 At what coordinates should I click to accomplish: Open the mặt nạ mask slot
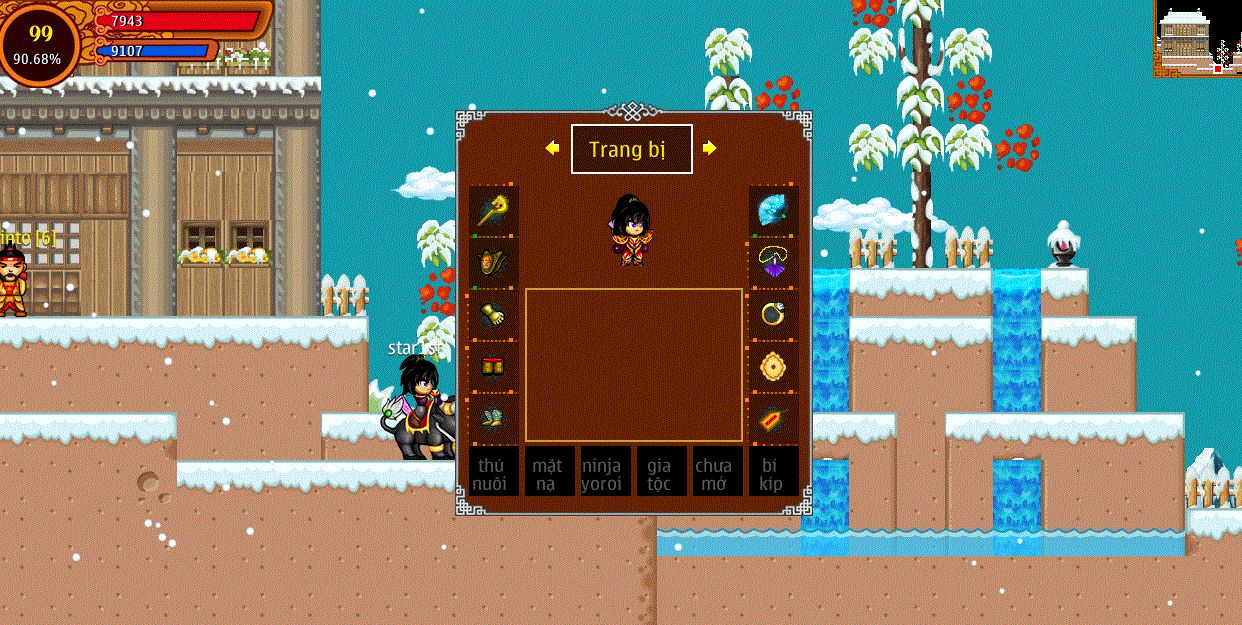click(x=550, y=472)
